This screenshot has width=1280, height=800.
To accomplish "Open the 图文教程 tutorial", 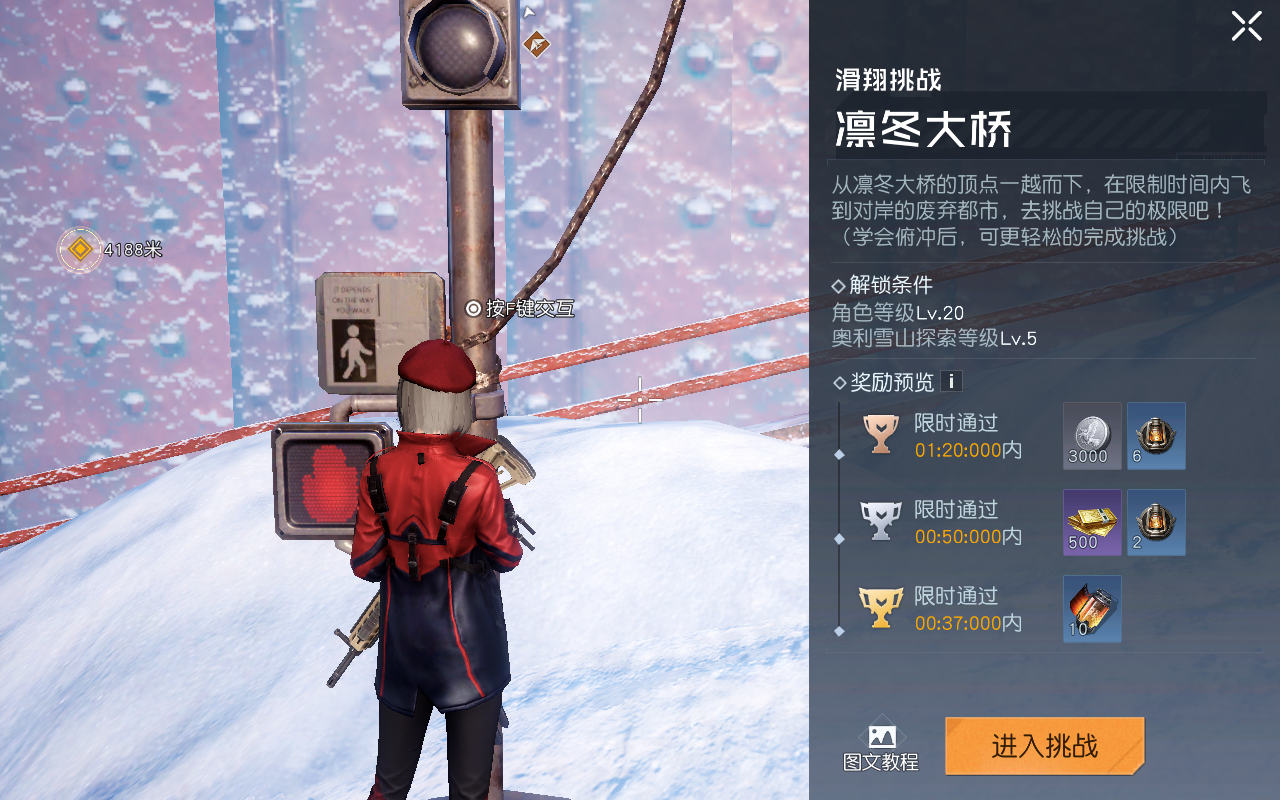I will [880, 748].
